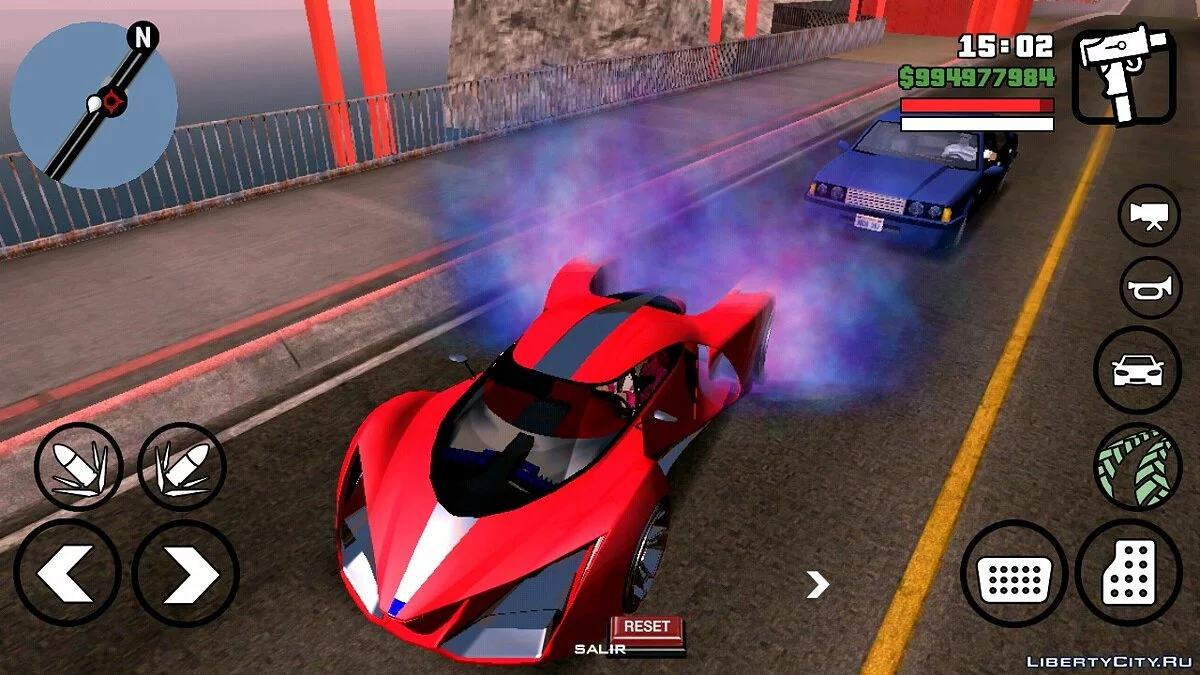1200x675 pixels.
Task: Open the radar minimap
Action: (x=93, y=104)
